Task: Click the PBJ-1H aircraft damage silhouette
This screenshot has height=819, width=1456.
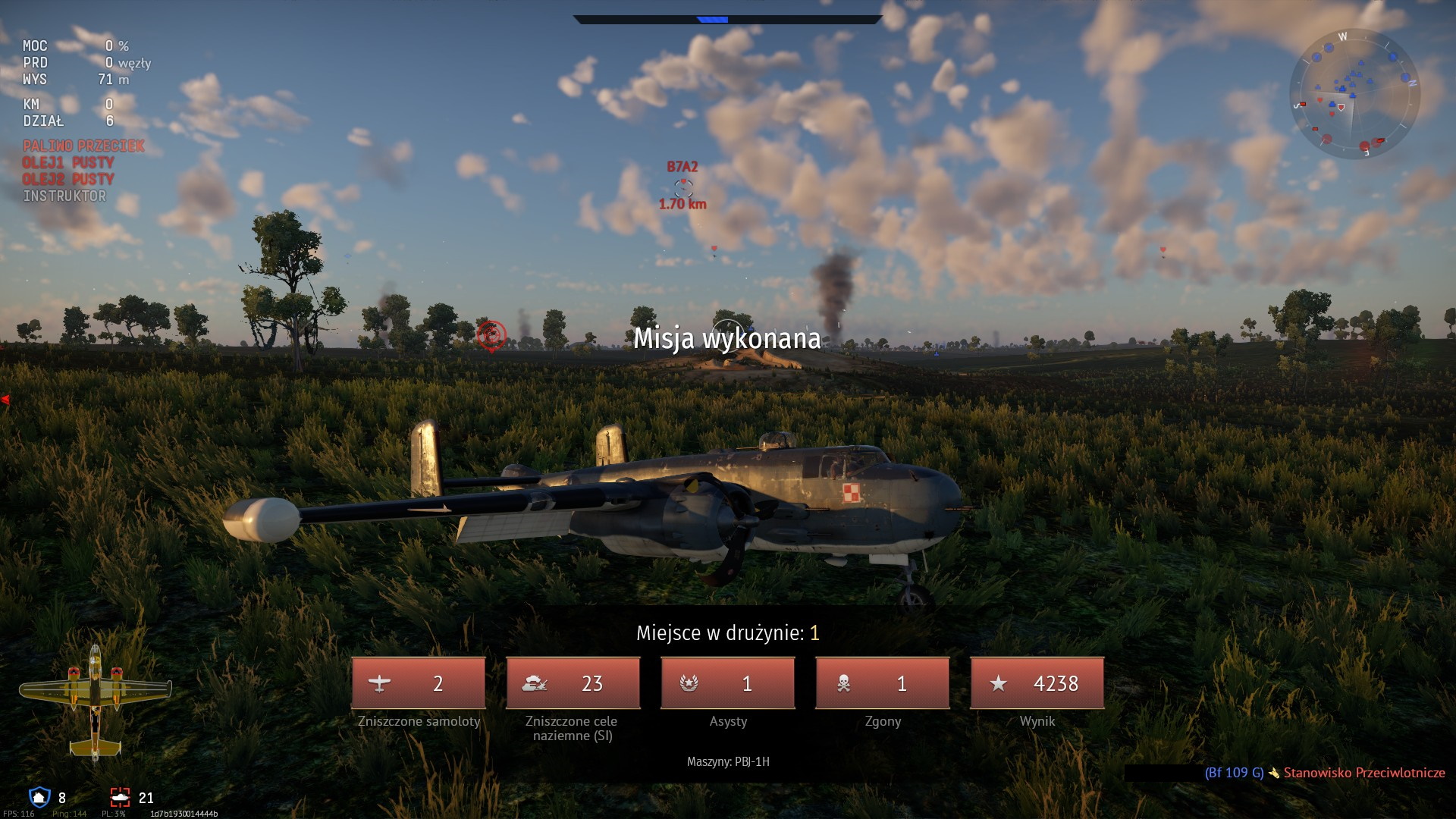Action: tap(95, 701)
